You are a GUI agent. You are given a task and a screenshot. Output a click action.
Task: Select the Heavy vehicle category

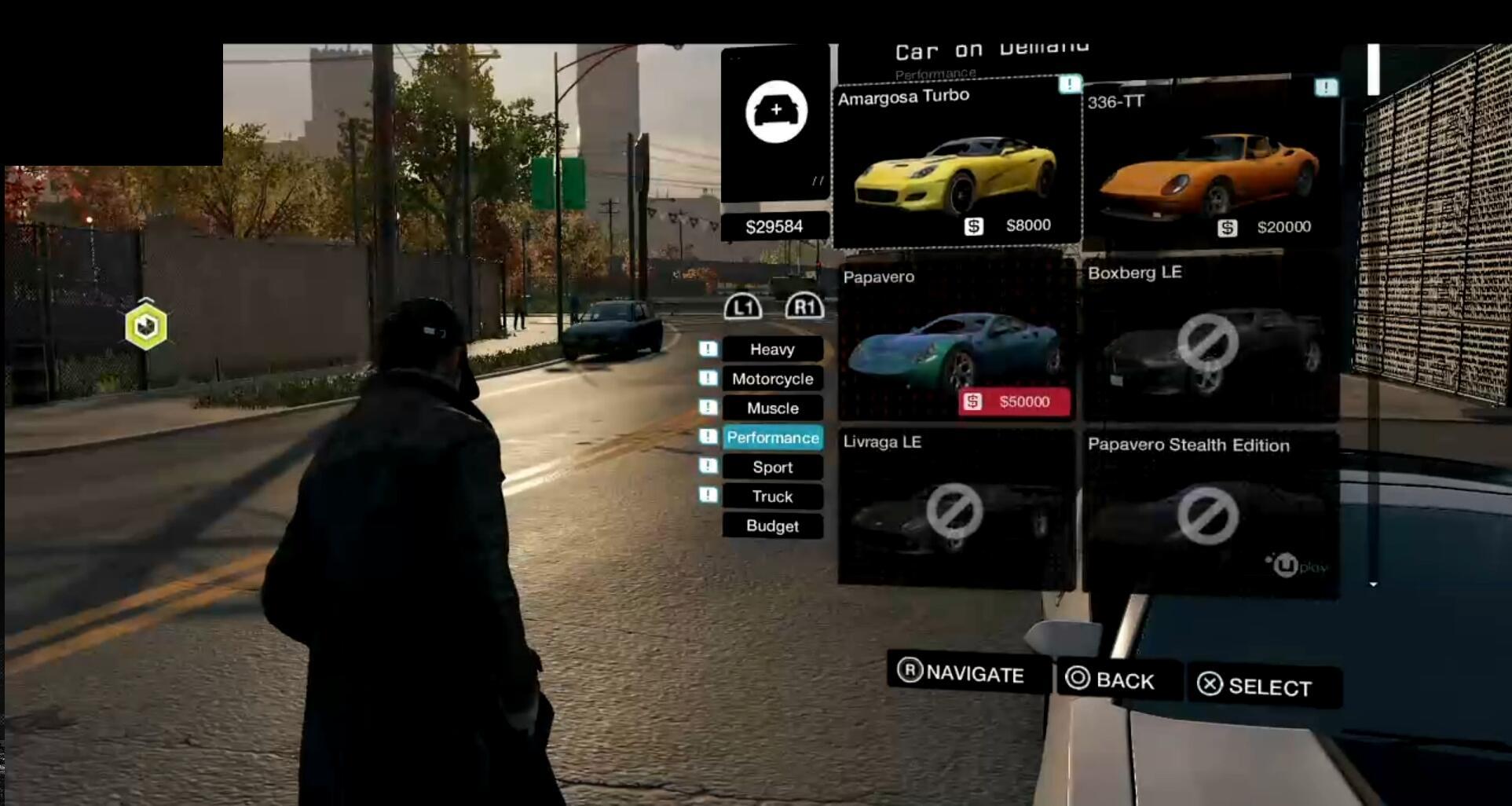(x=772, y=350)
